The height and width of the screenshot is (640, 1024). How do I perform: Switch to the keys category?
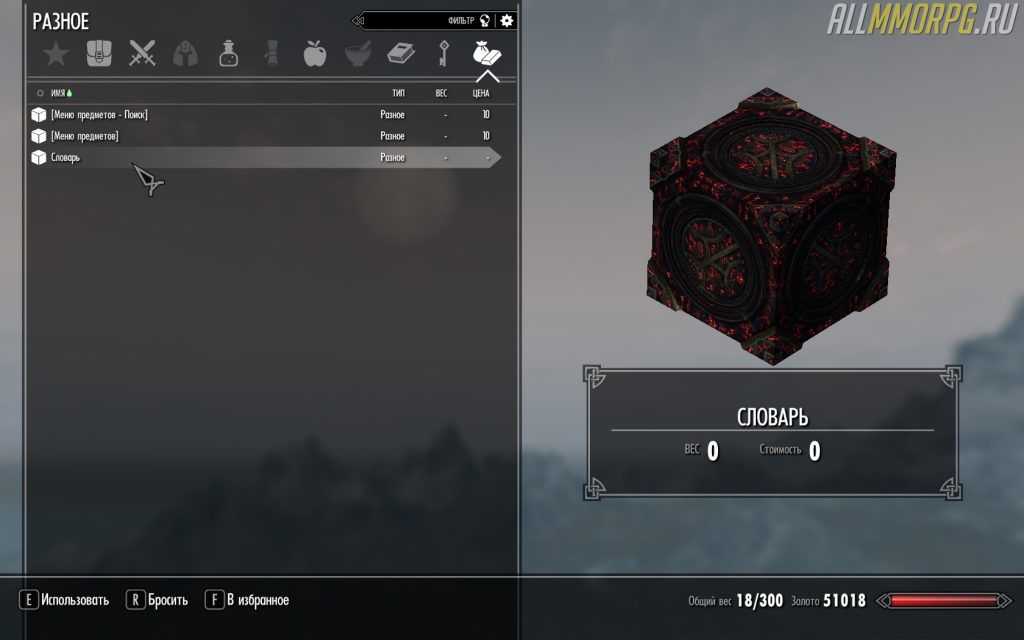(443, 54)
